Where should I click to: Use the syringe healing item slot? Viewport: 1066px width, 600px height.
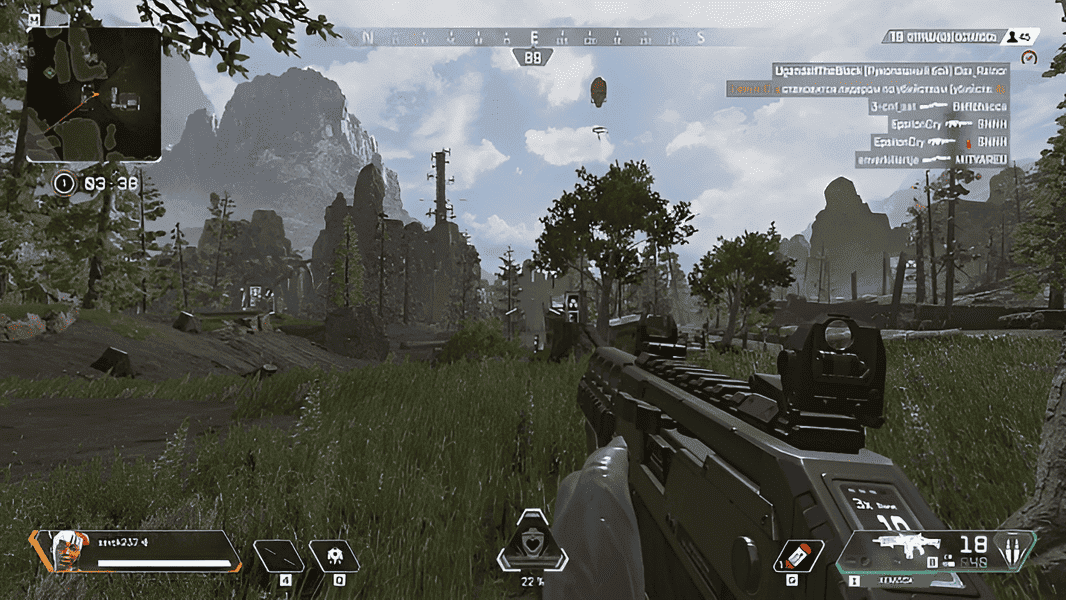pyautogui.click(x=800, y=555)
